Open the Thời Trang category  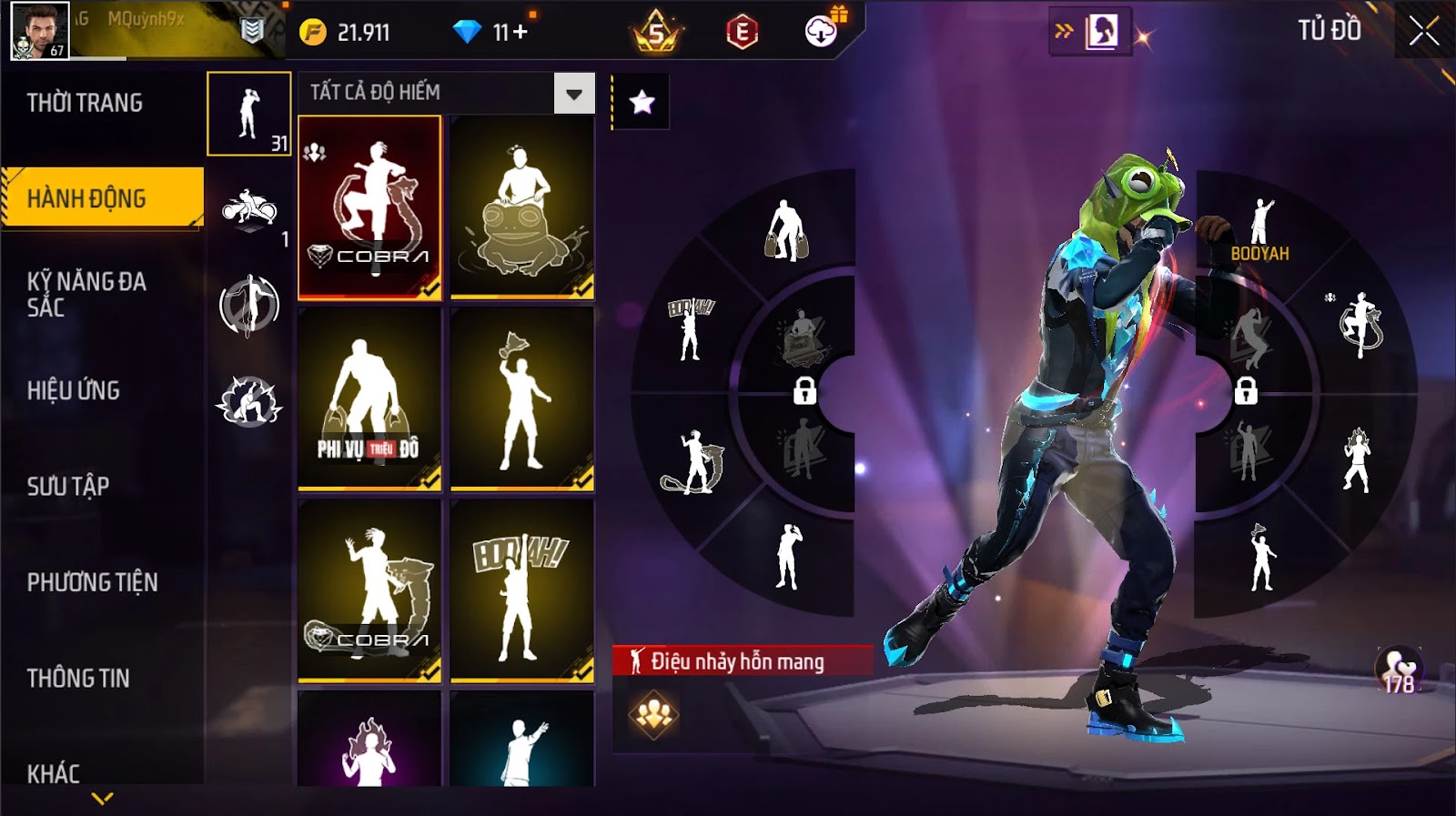[x=85, y=103]
